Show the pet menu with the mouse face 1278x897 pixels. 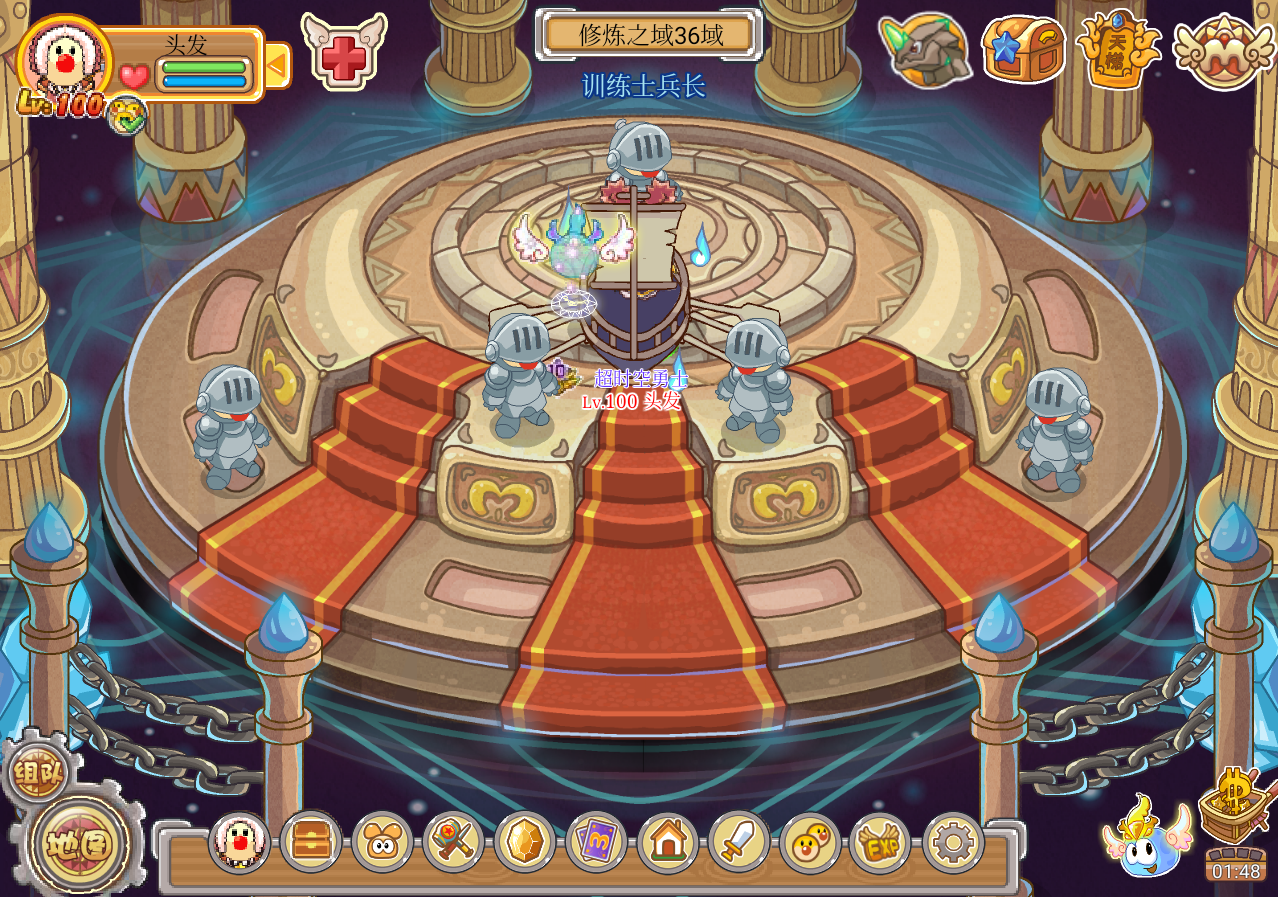tap(382, 843)
